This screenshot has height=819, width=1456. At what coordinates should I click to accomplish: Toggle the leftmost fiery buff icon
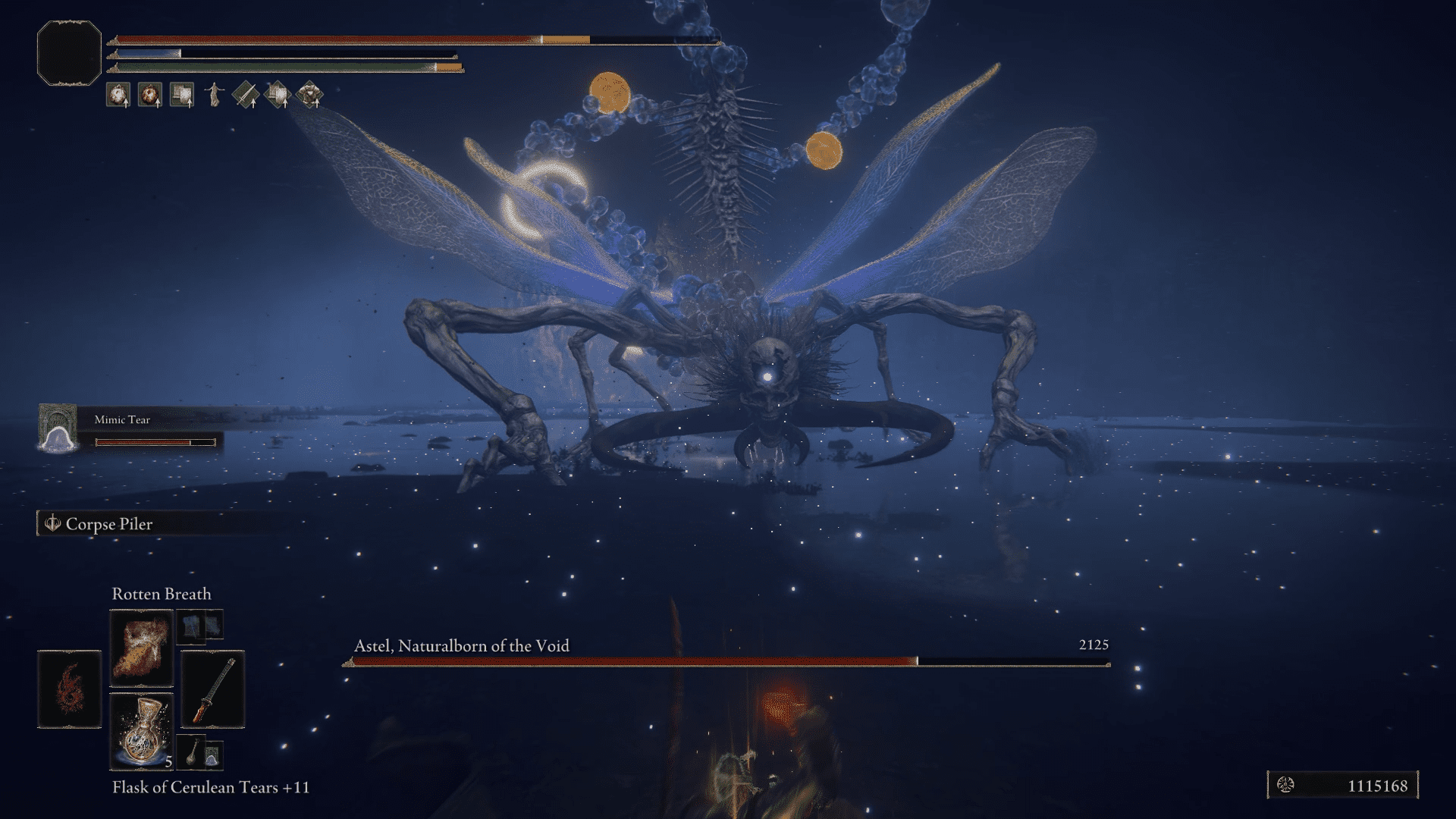click(119, 96)
